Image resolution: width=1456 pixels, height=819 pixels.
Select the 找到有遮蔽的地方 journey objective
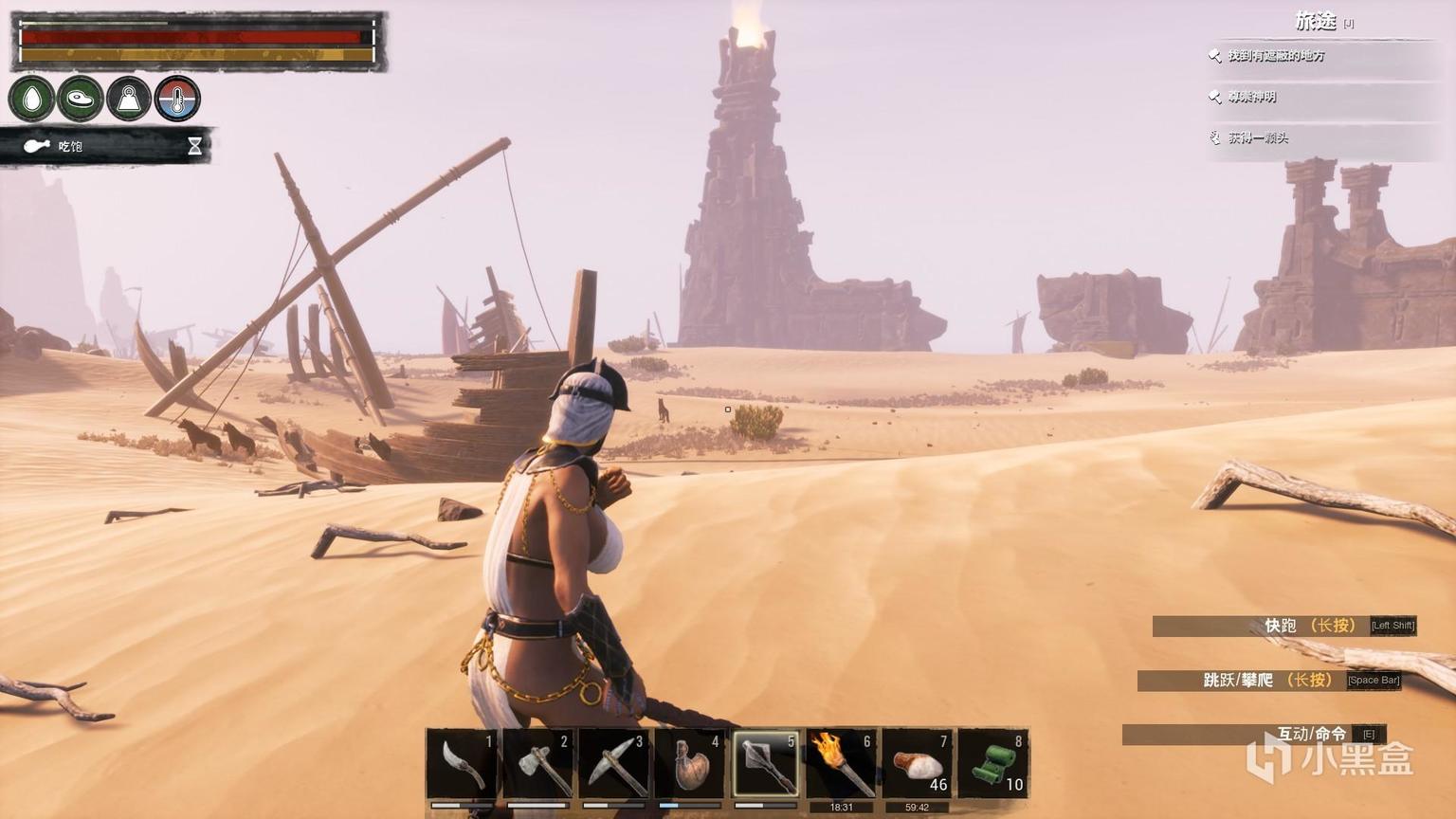(1276, 56)
